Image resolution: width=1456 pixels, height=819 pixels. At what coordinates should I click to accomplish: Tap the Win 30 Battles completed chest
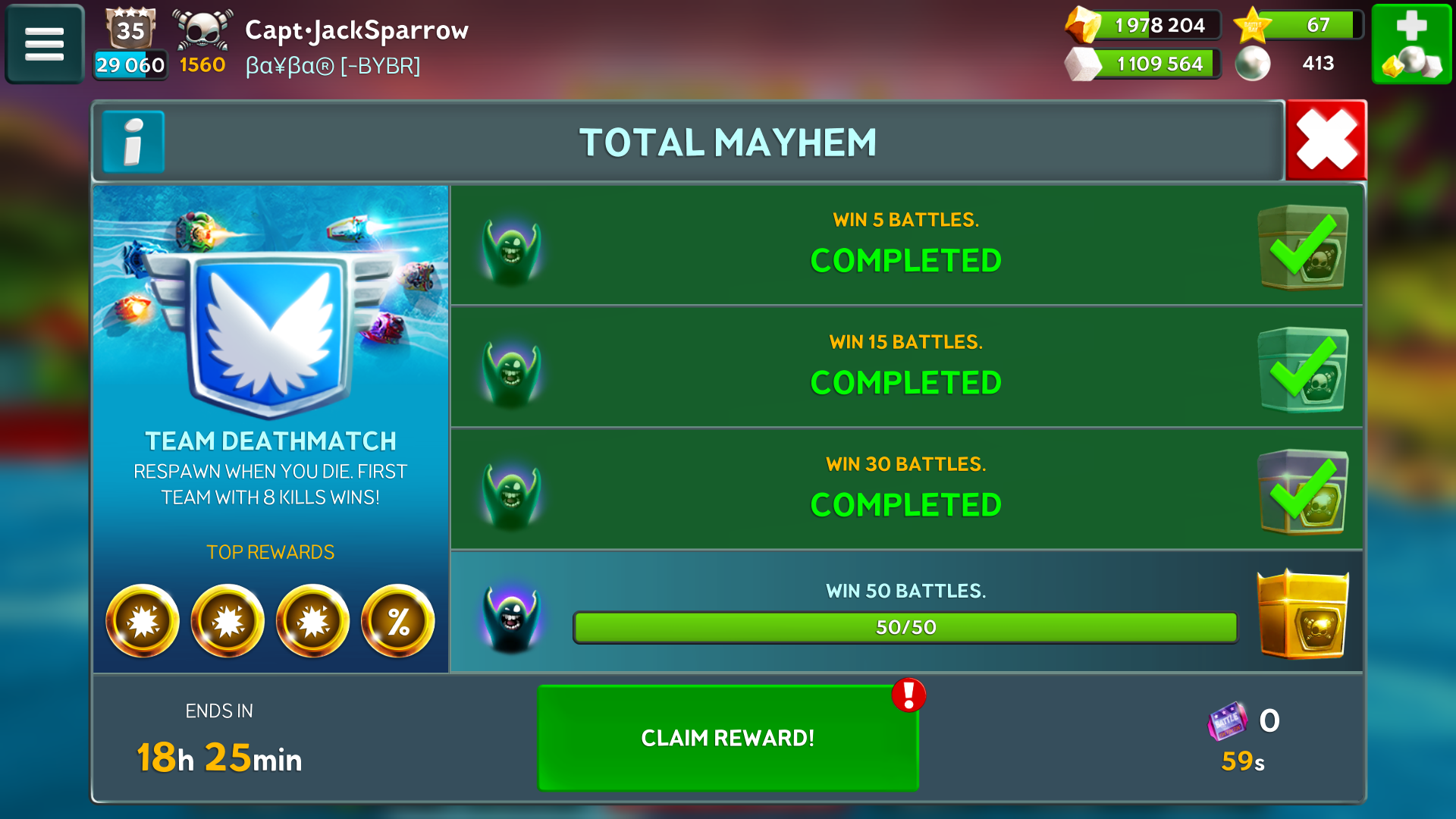(x=1302, y=492)
